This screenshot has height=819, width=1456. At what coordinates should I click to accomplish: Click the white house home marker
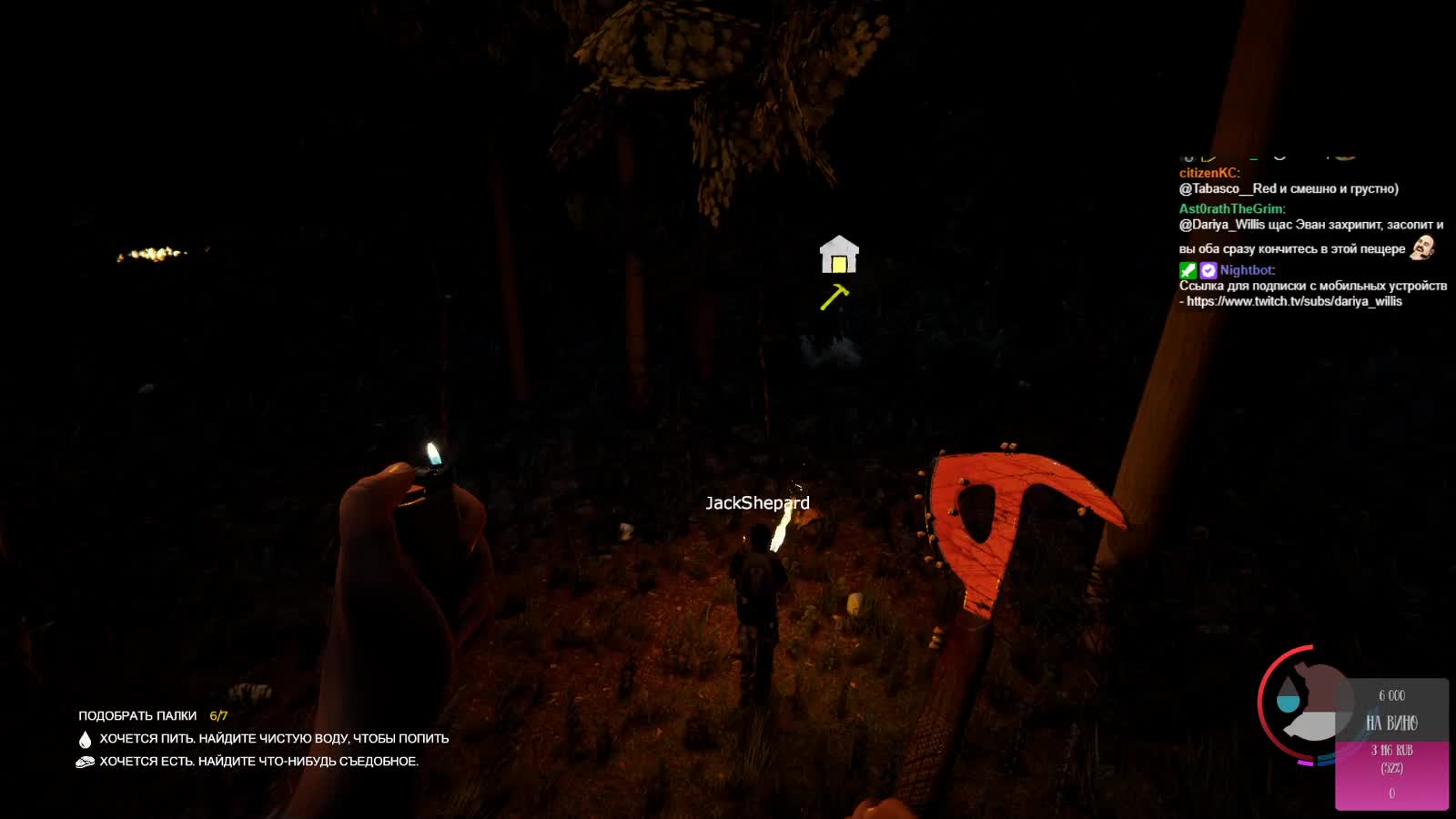click(839, 255)
